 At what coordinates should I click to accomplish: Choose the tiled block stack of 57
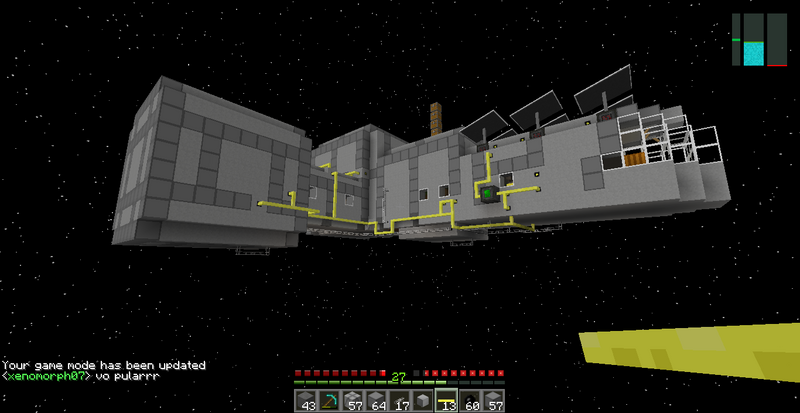coord(353,402)
